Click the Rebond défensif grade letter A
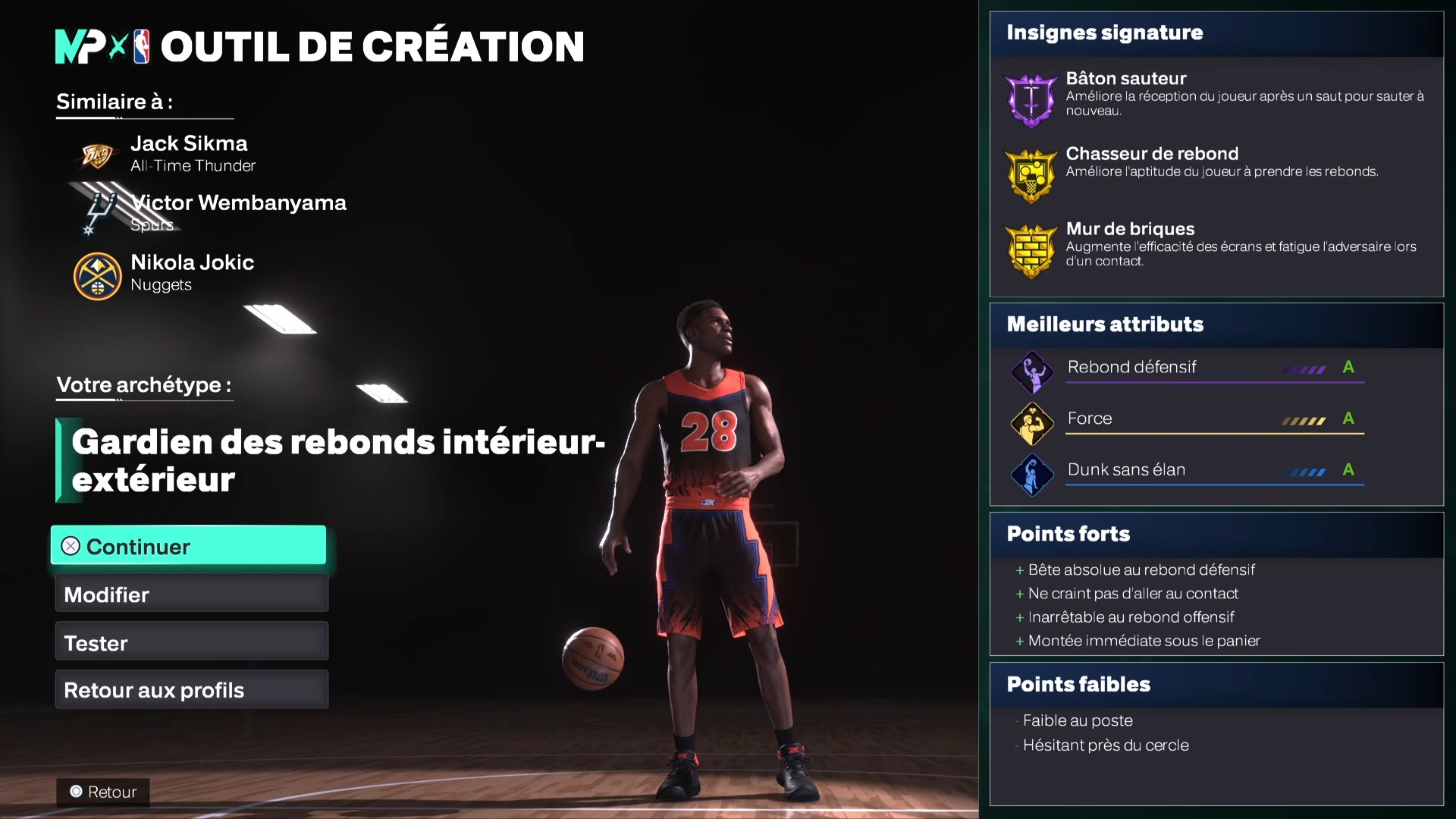The image size is (1456, 819). coord(1348,367)
